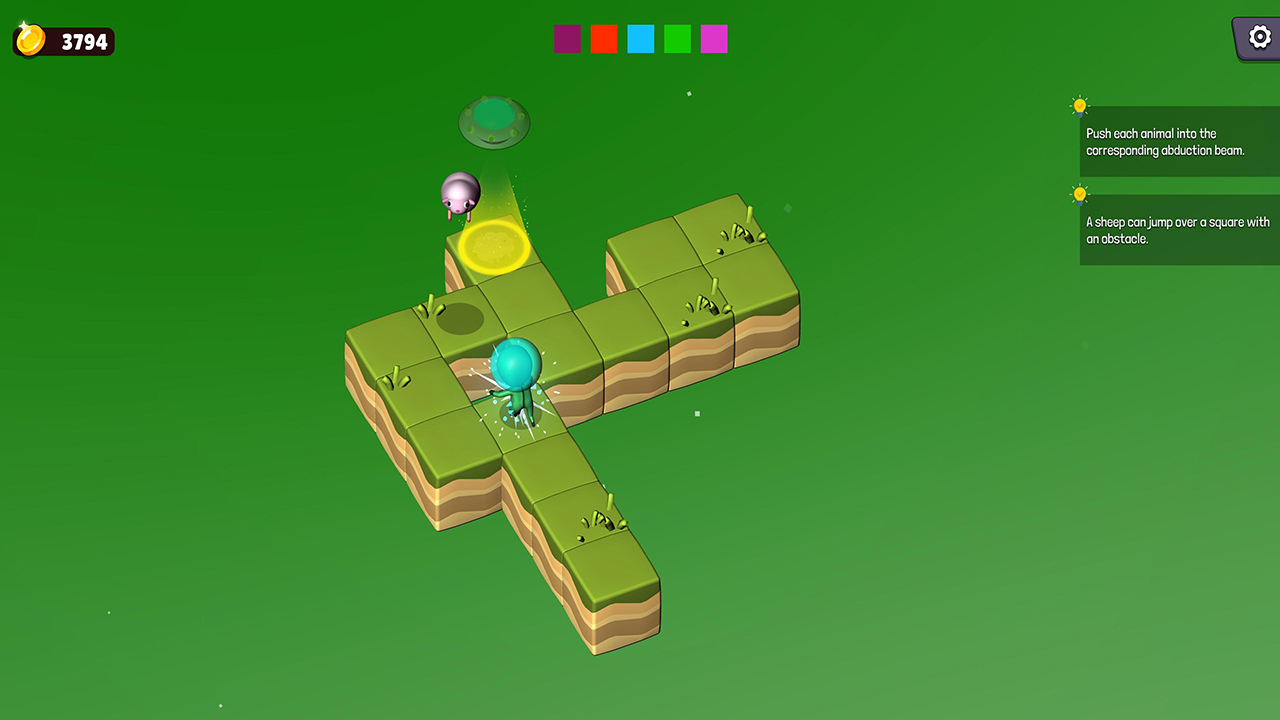Click the first hint lightbulb icon

pos(1079,105)
